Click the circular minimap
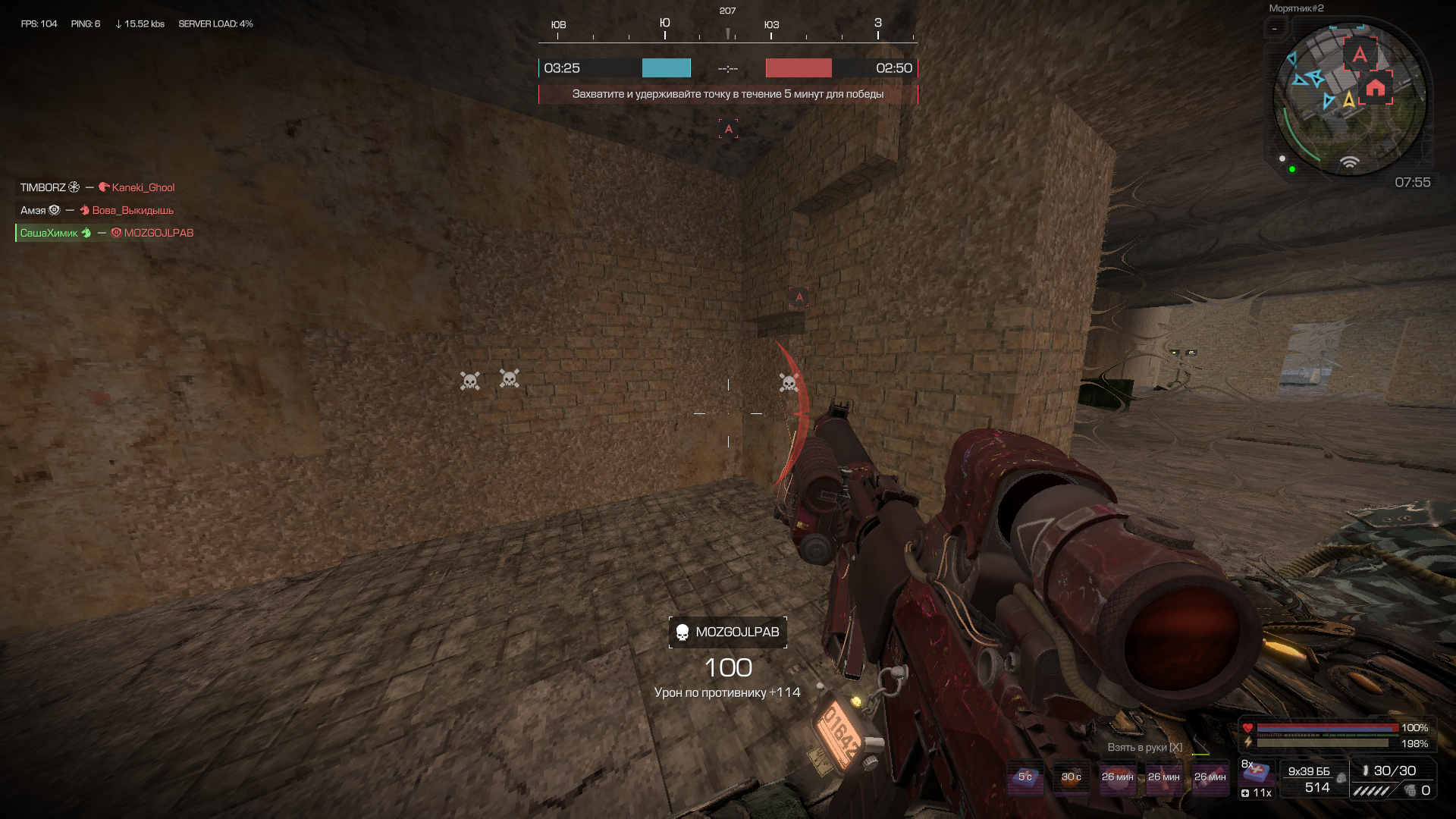This screenshot has height=819, width=1456. [1349, 100]
